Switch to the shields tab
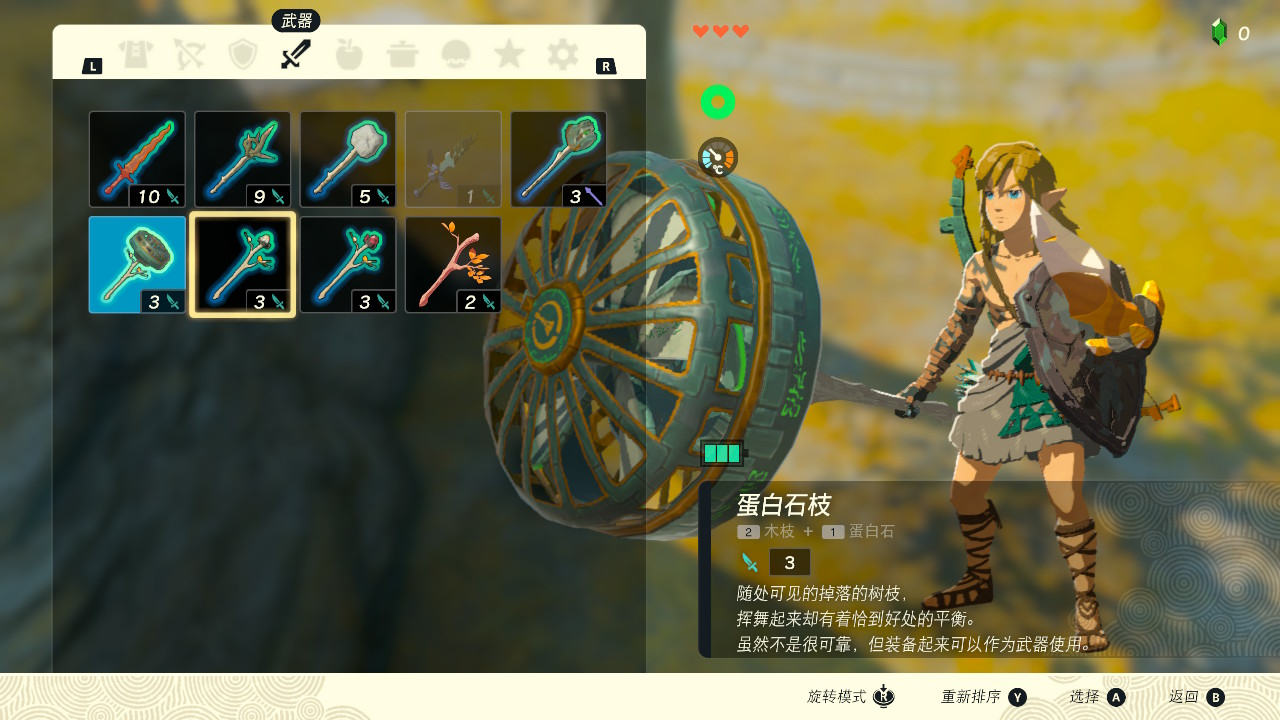The height and width of the screenshot is (720, 1280). 243,54
